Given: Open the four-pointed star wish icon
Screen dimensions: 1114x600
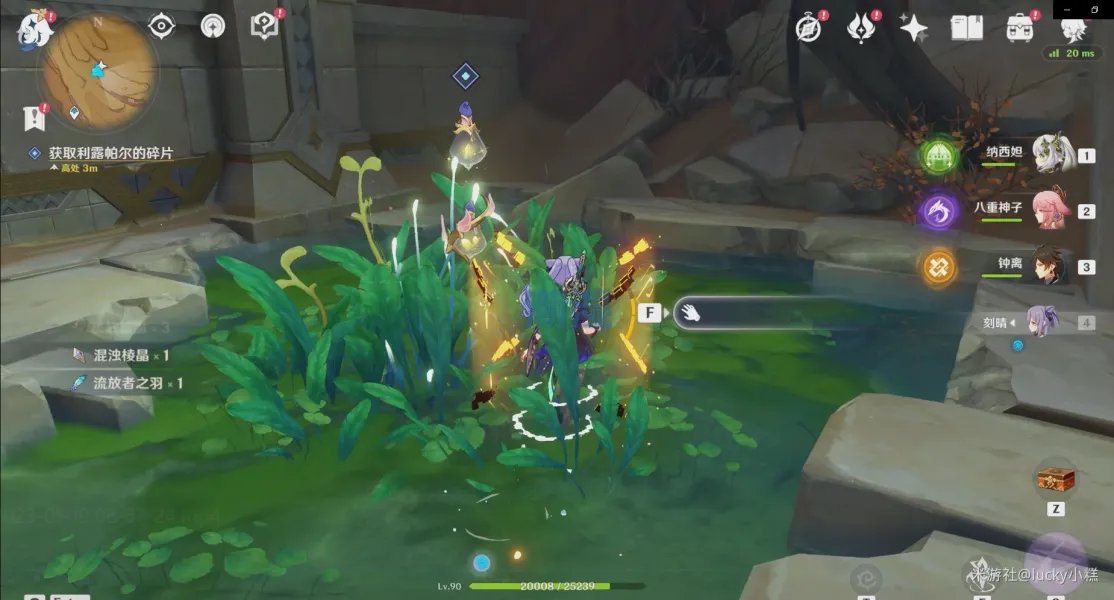Looking at the screenshot, I should click(914, 28).
